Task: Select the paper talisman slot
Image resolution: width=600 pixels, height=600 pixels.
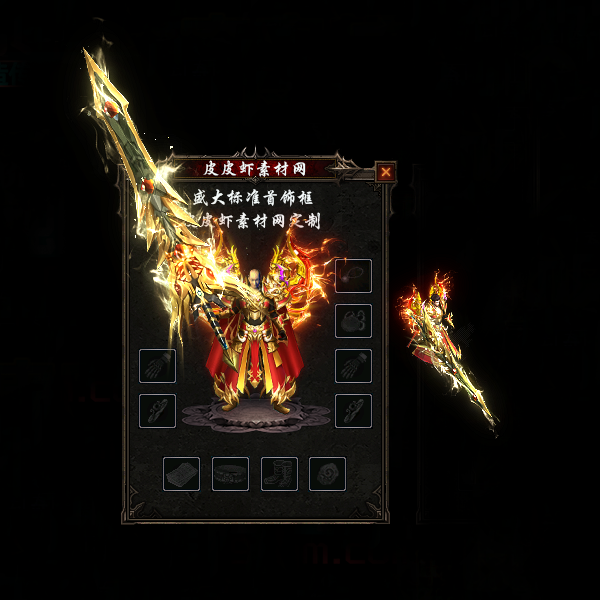Action: coord(181,474)
